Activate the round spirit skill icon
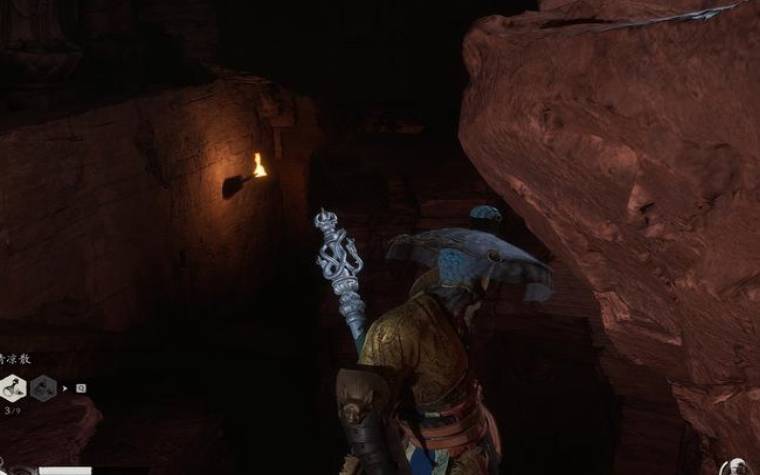Image resolution: width=760 pixels, height=475 pixels. click(736, 467)
